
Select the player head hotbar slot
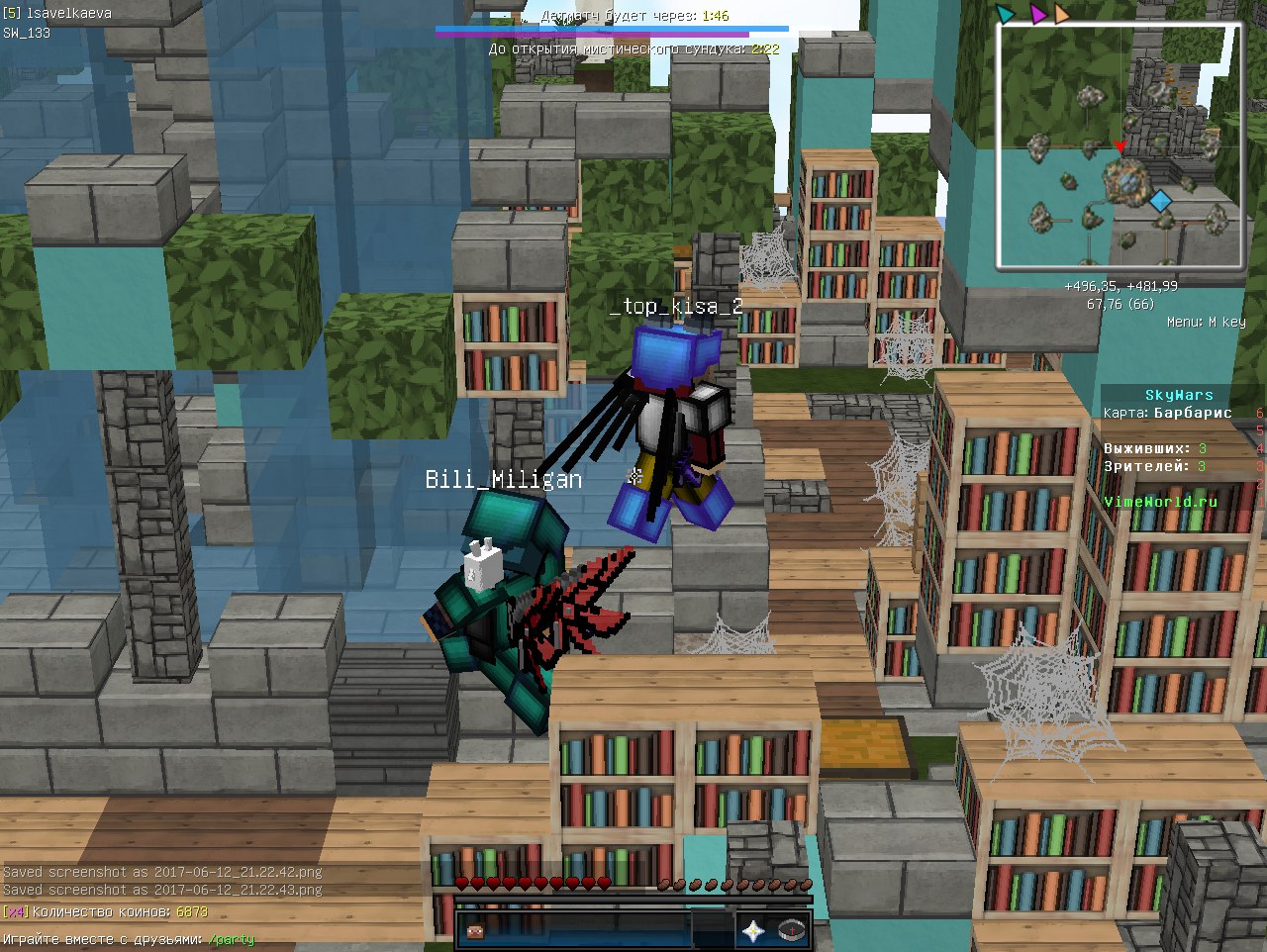[475, 931]
